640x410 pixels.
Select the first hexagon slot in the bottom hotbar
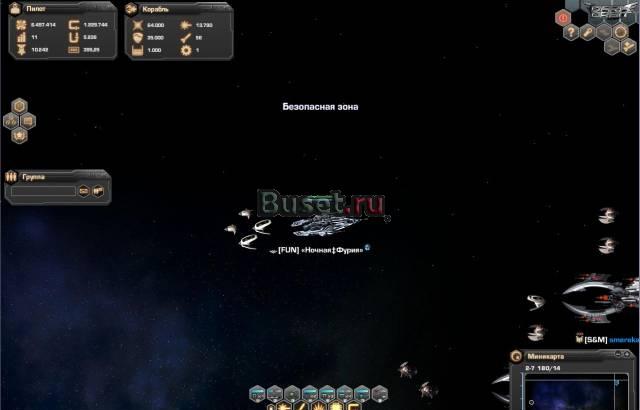tap(257, 394)
